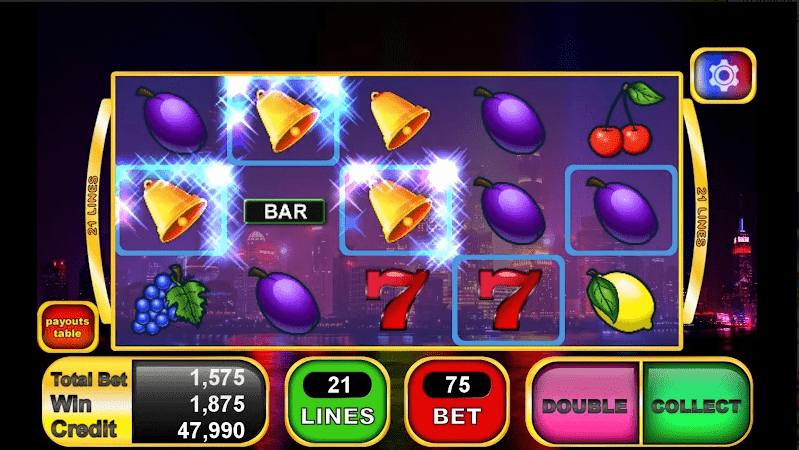Change the number of lines
Image resolution: width=799 pixels, height=450 pixels.
pos(337,402)
